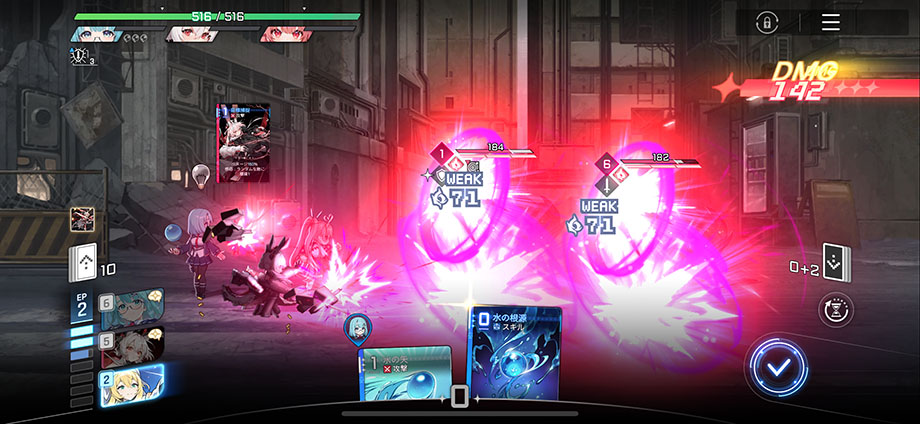Select the teal-haired glasses girl's cost-6 skill portrait
This screenshot has height=424, width=920.
tap(131, 303)
